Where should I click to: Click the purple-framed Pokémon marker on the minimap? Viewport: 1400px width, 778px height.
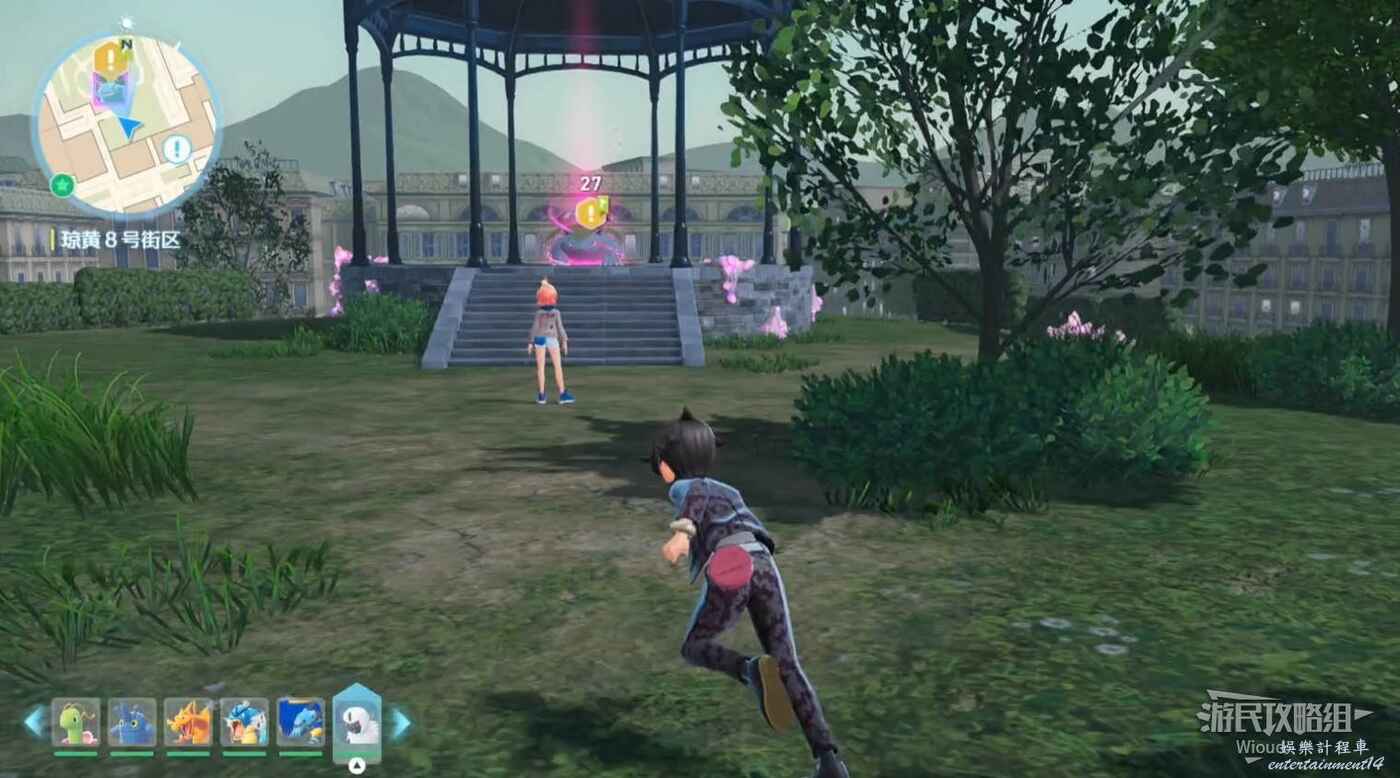pyautogui.click(x=107, y=92)
